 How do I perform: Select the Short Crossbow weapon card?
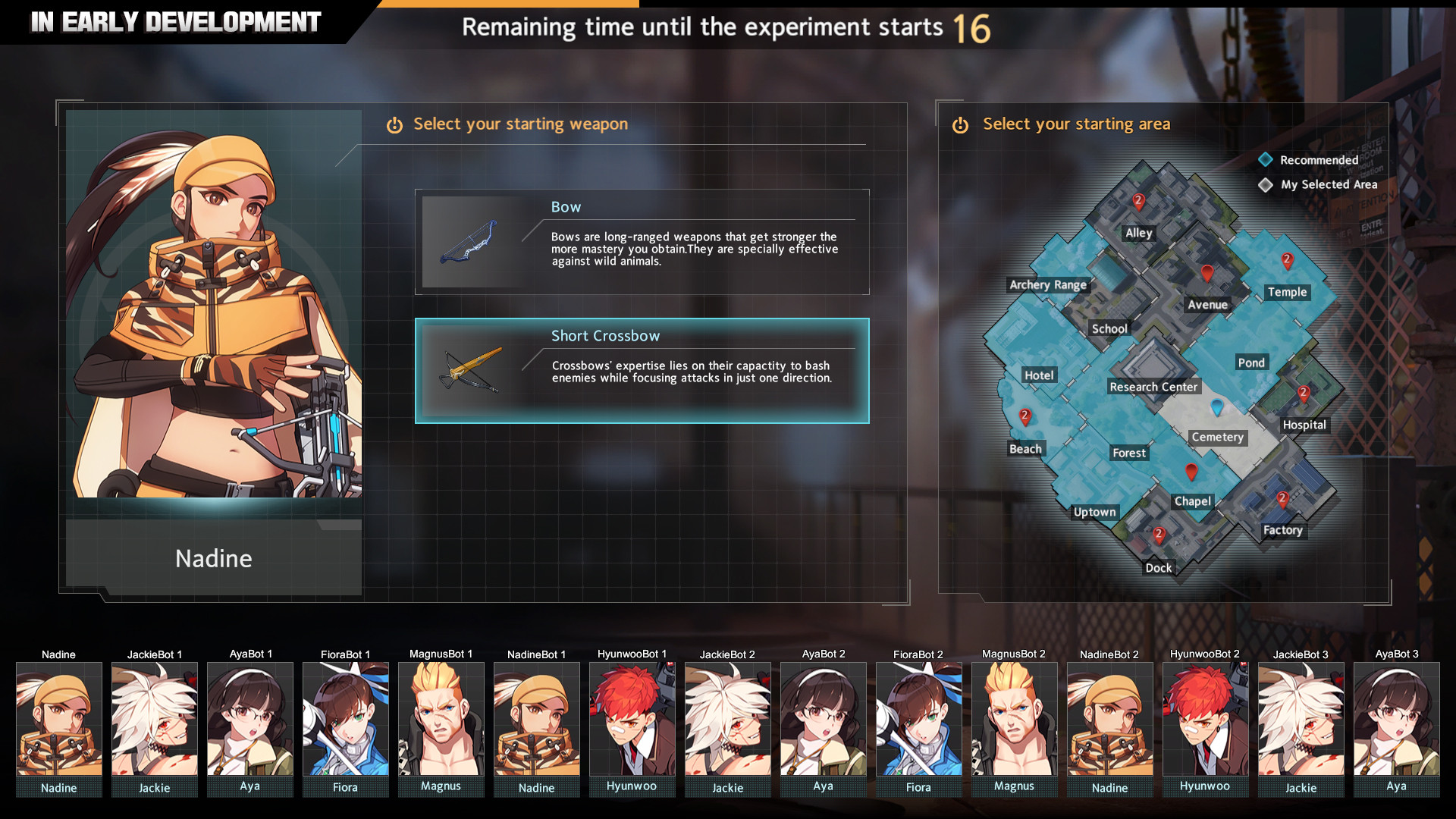coord(642,370)
